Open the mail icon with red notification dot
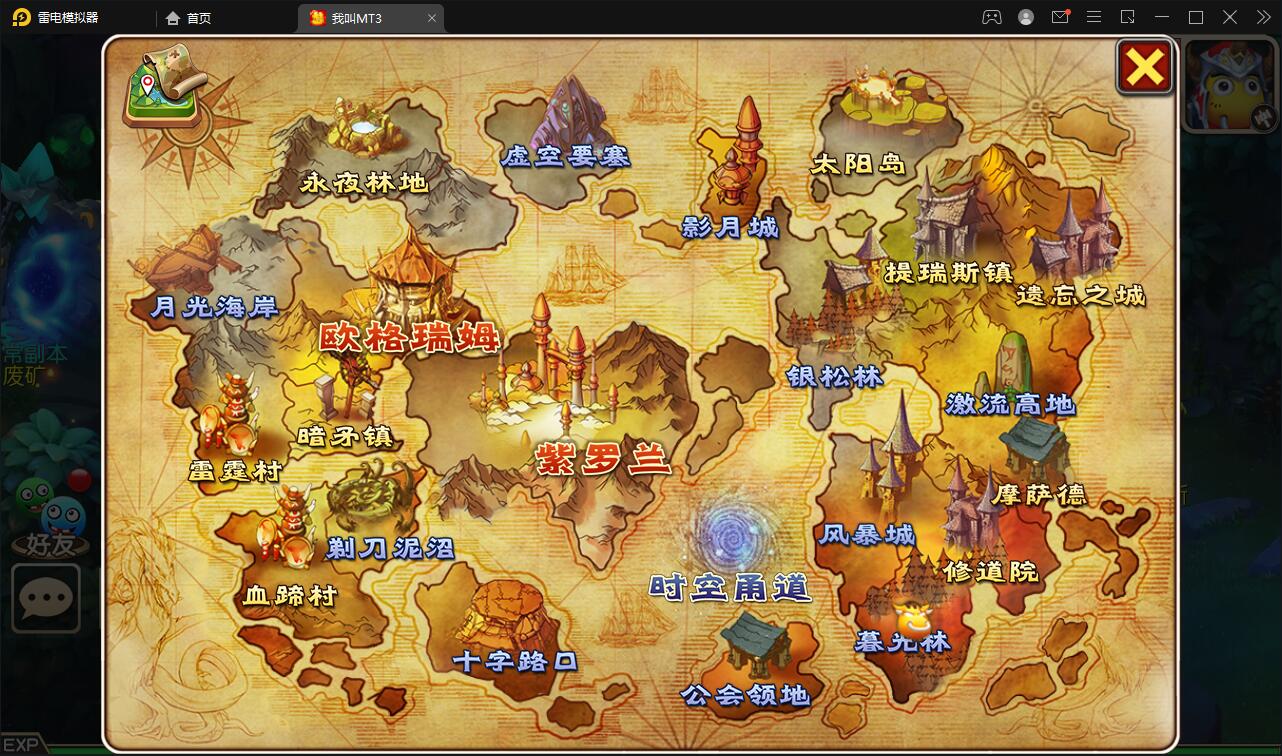1282x756 pixels. pyautogui.click(x=1060, y=17)
